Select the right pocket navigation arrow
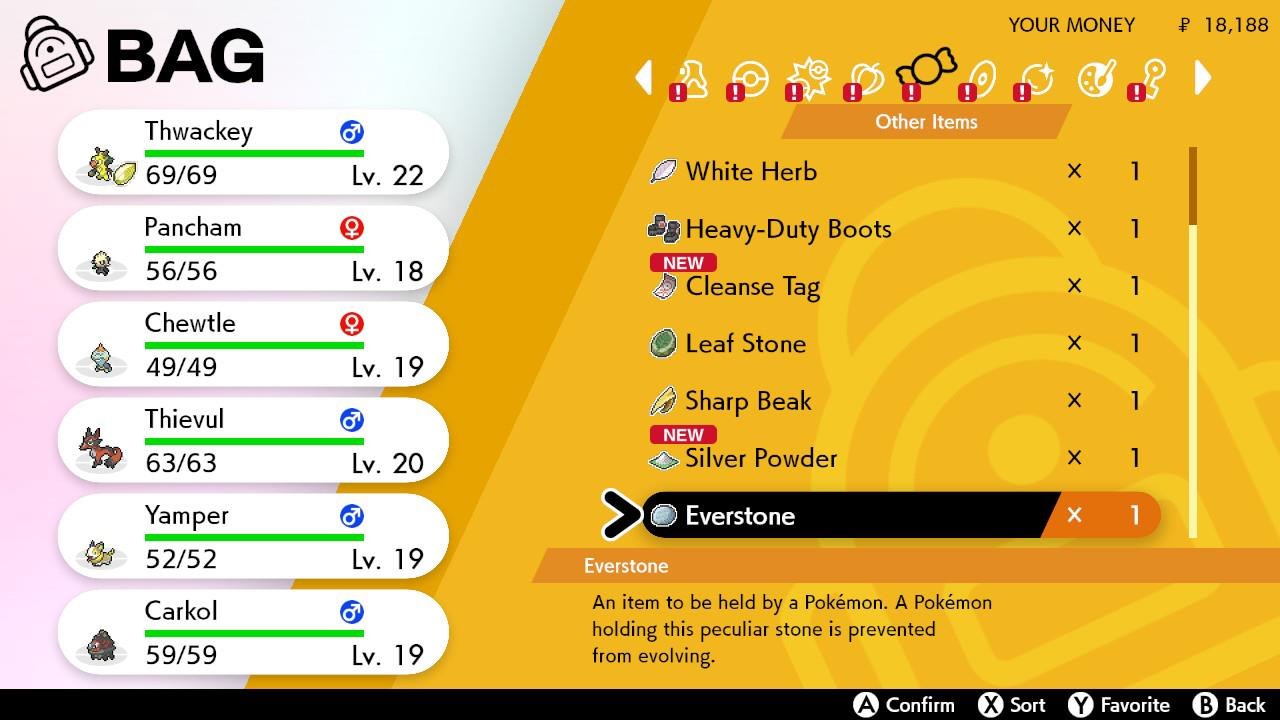 pyautogui.click(x=1203, y=78)
